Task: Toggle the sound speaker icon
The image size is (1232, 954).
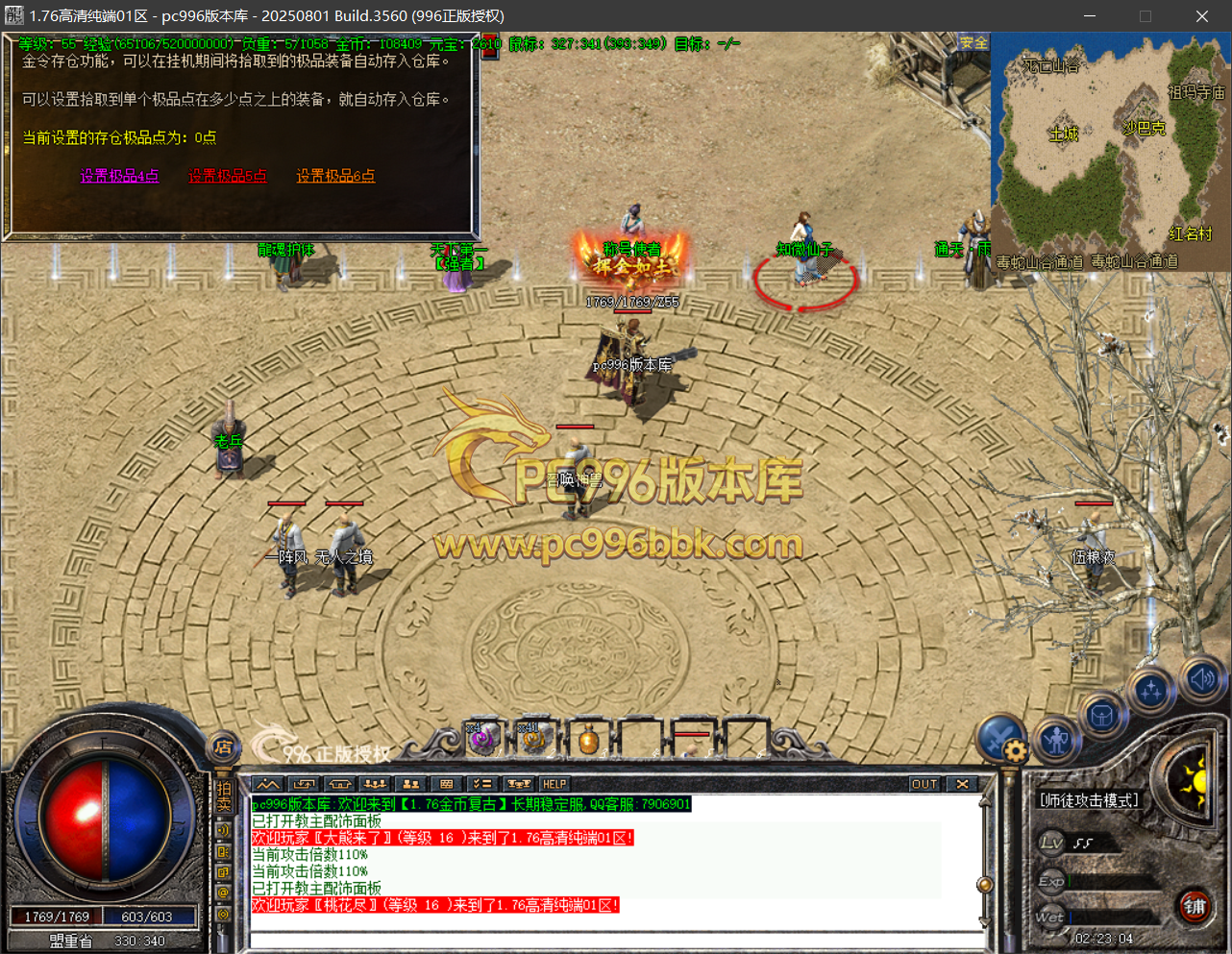Action: (1201, 679)
